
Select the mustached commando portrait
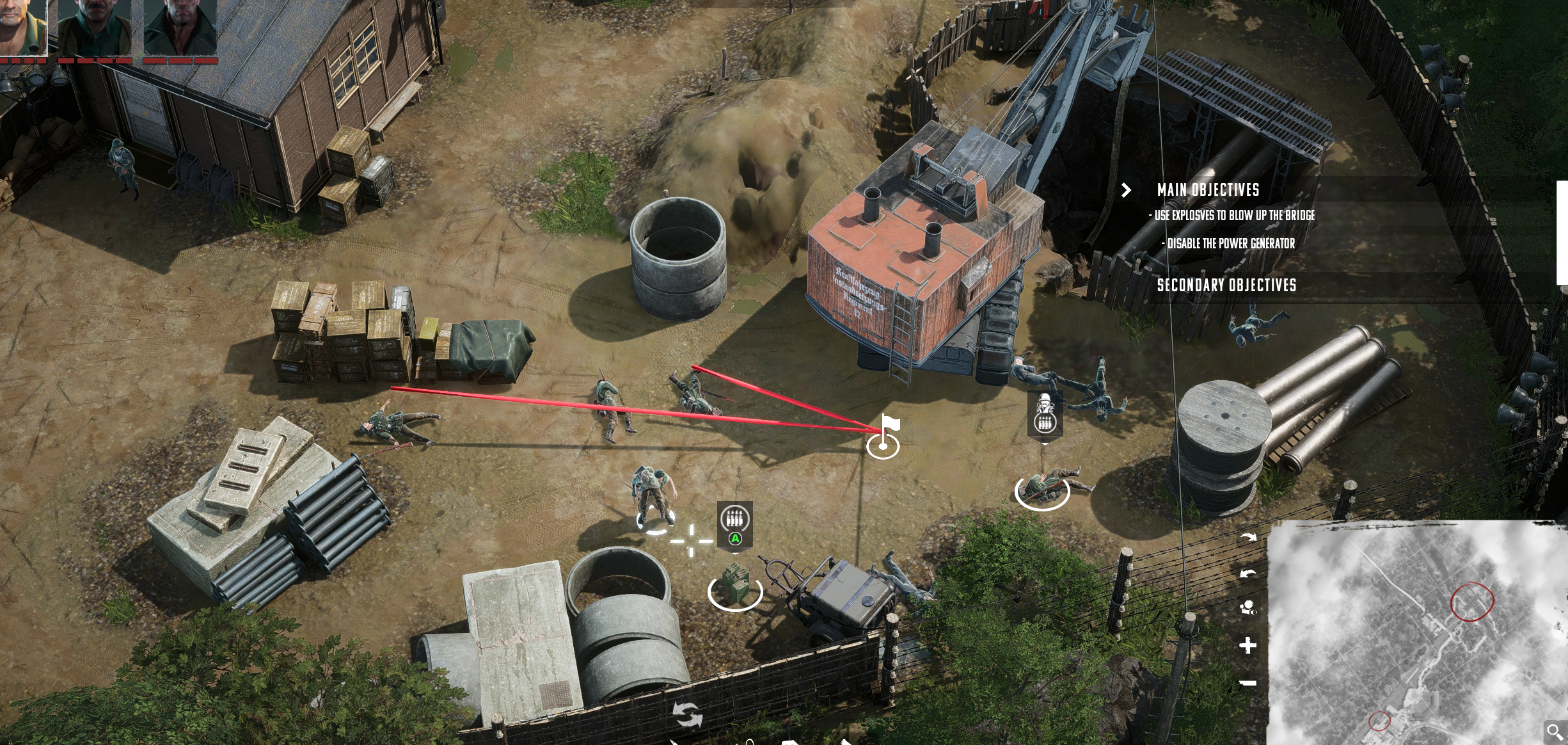point(95,27)
